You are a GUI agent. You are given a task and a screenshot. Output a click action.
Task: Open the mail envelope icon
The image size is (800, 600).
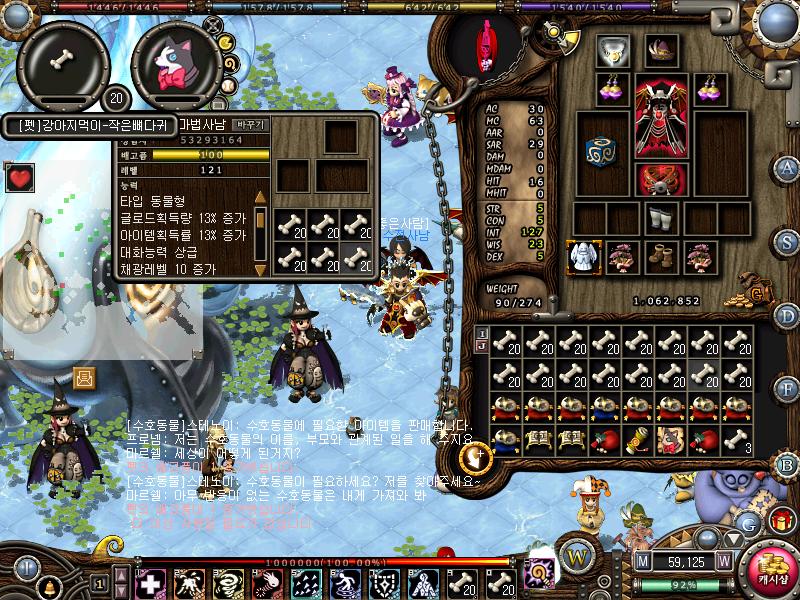point(86,377)
